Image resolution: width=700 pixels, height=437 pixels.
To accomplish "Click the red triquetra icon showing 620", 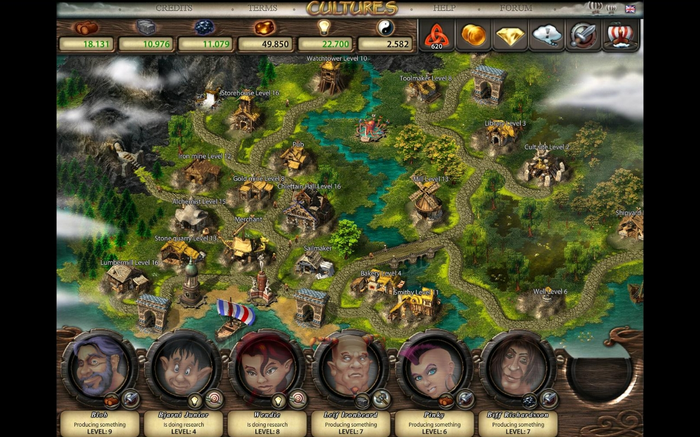I will click(436, 36).
